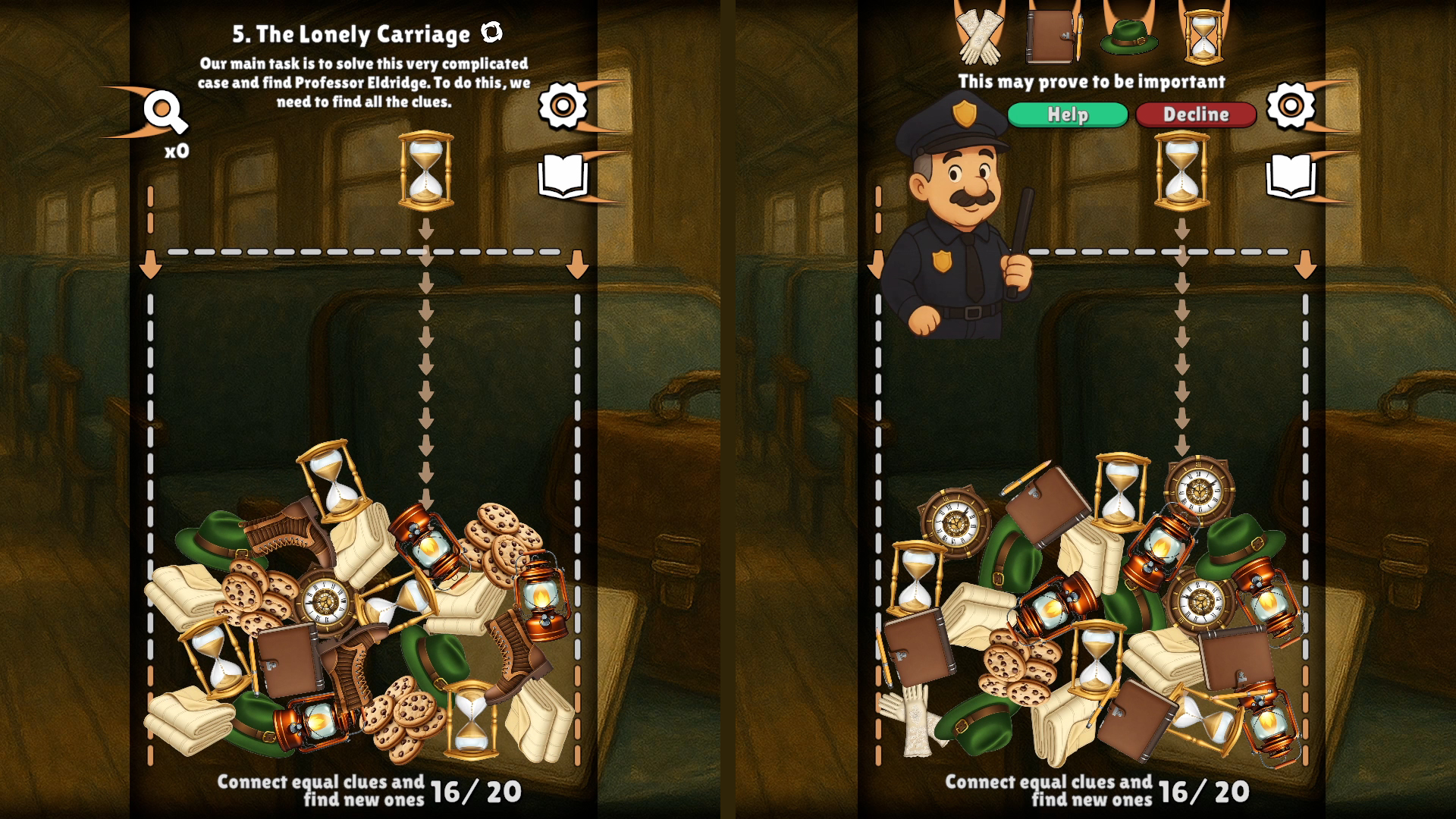
Task: Select the brown notebook clue at top
Action: (x=1053, y=36)
